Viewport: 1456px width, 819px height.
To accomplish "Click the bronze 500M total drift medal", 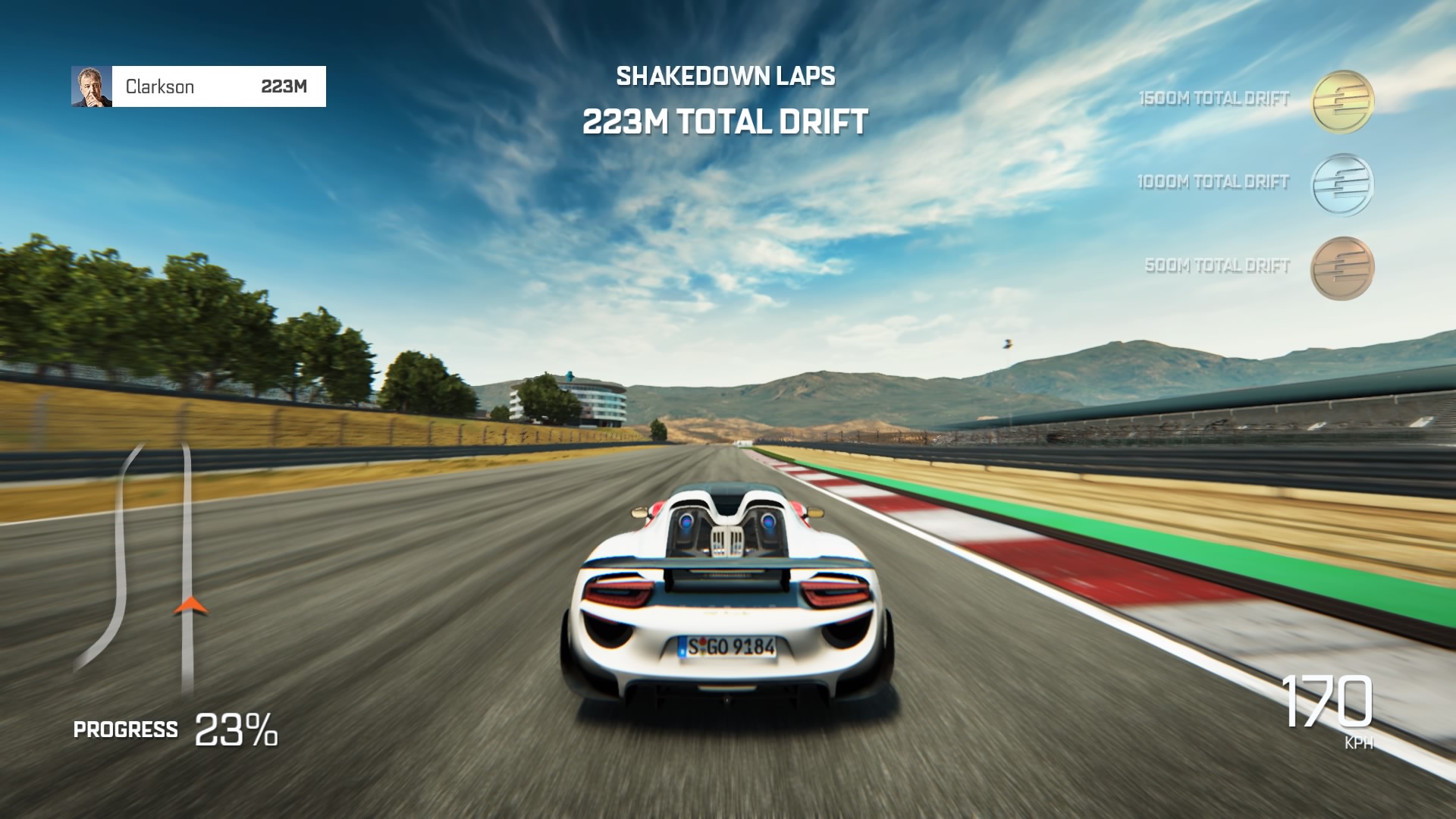I will (1342, 268).
